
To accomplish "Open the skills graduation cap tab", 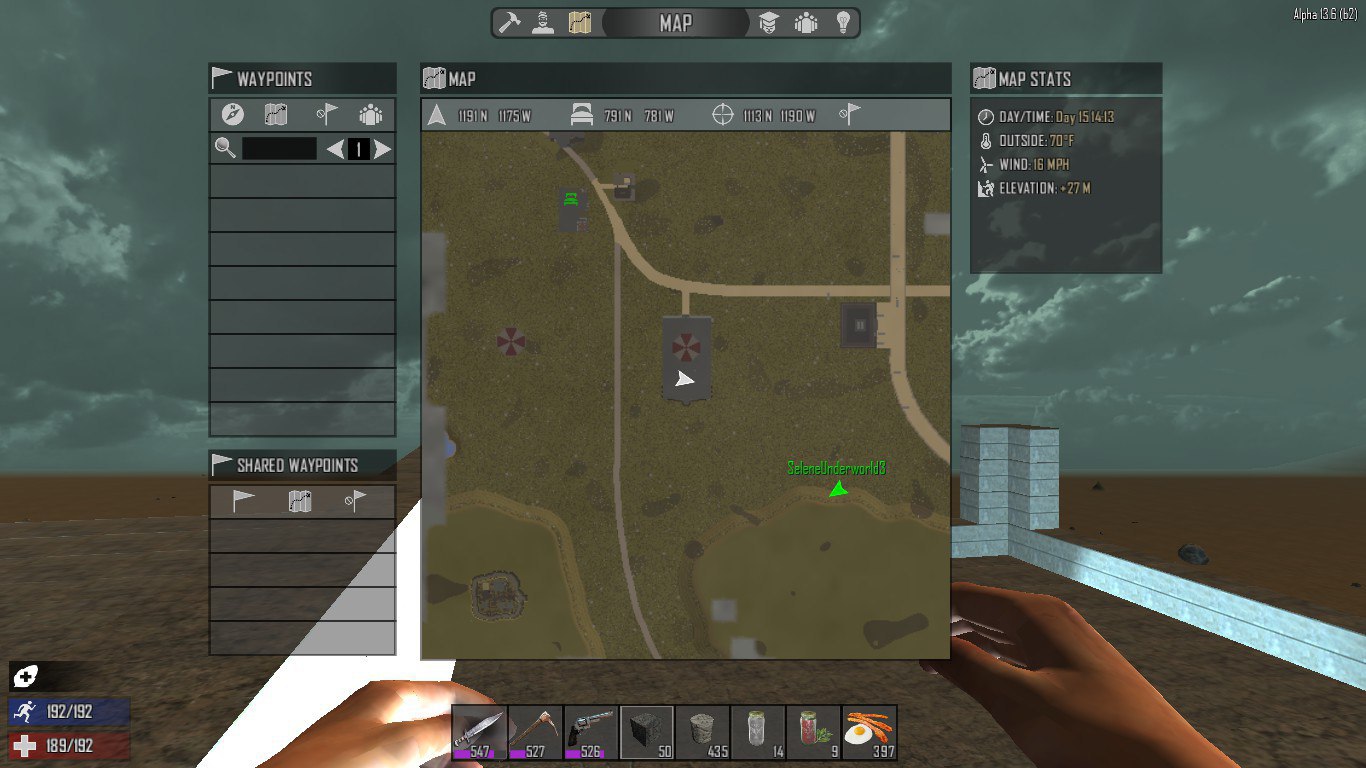I will click(769, 23).
